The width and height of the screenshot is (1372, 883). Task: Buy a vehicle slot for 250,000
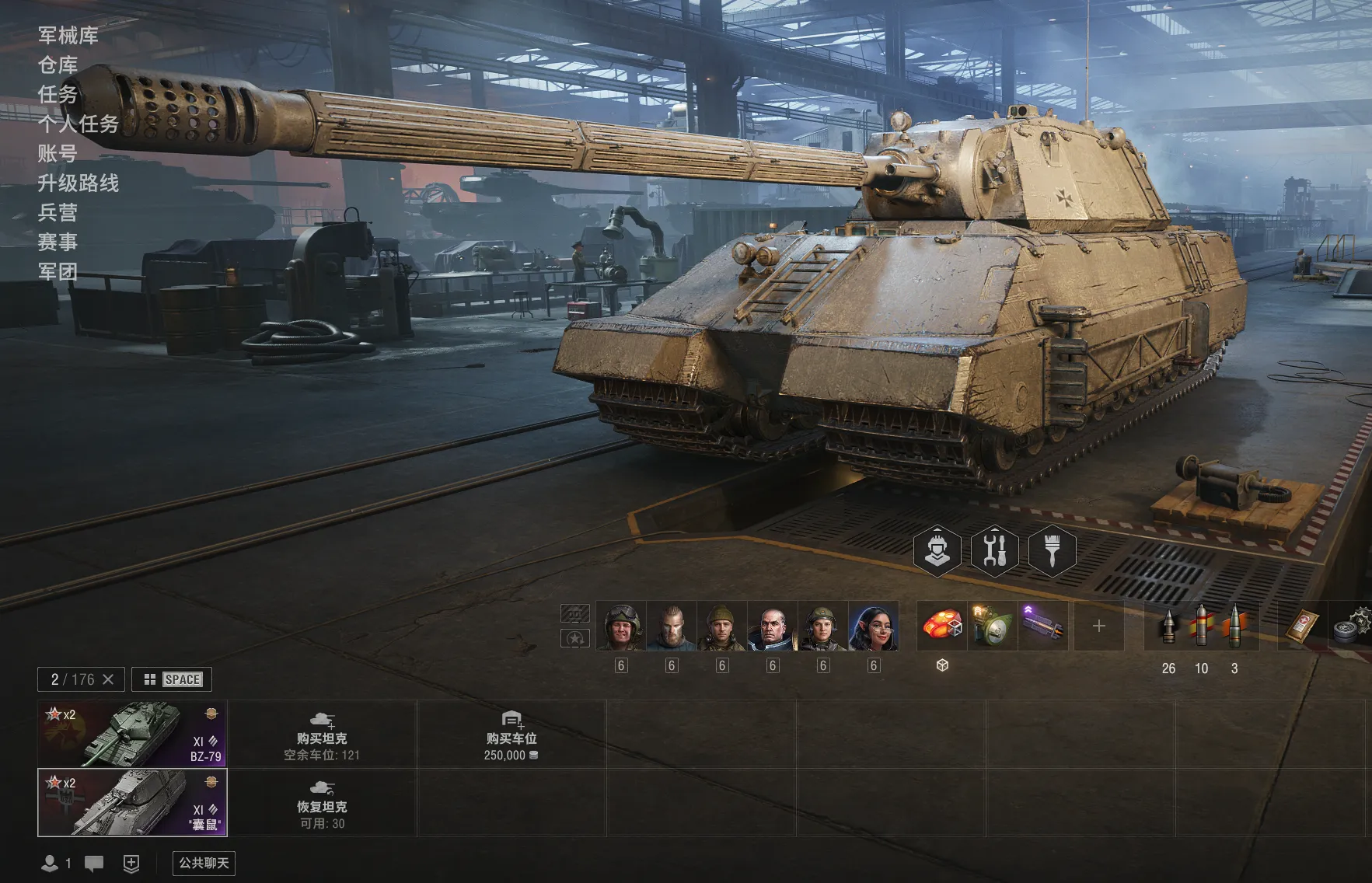(511, 734)
